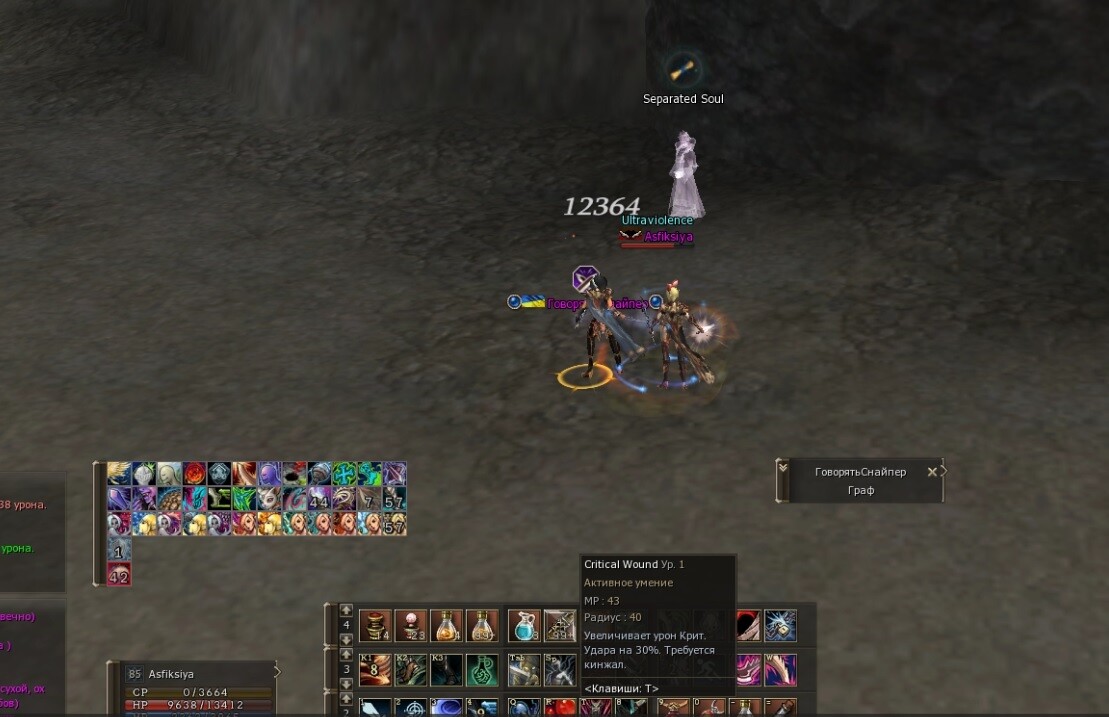The image size is (1109, 717).
Task: Use the pink orb item slot
Action: pos(410,626)
